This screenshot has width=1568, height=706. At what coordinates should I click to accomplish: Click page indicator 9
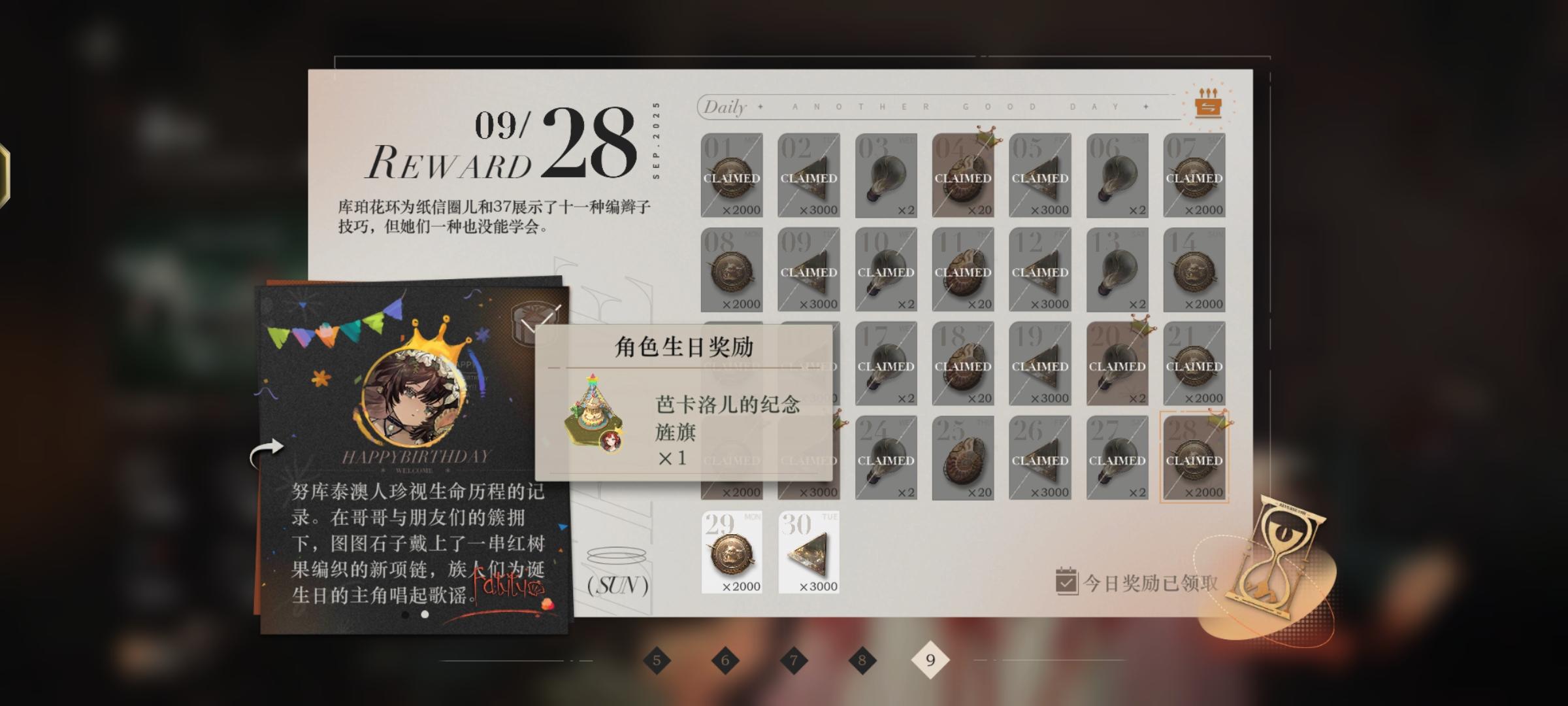coord(929,659)
